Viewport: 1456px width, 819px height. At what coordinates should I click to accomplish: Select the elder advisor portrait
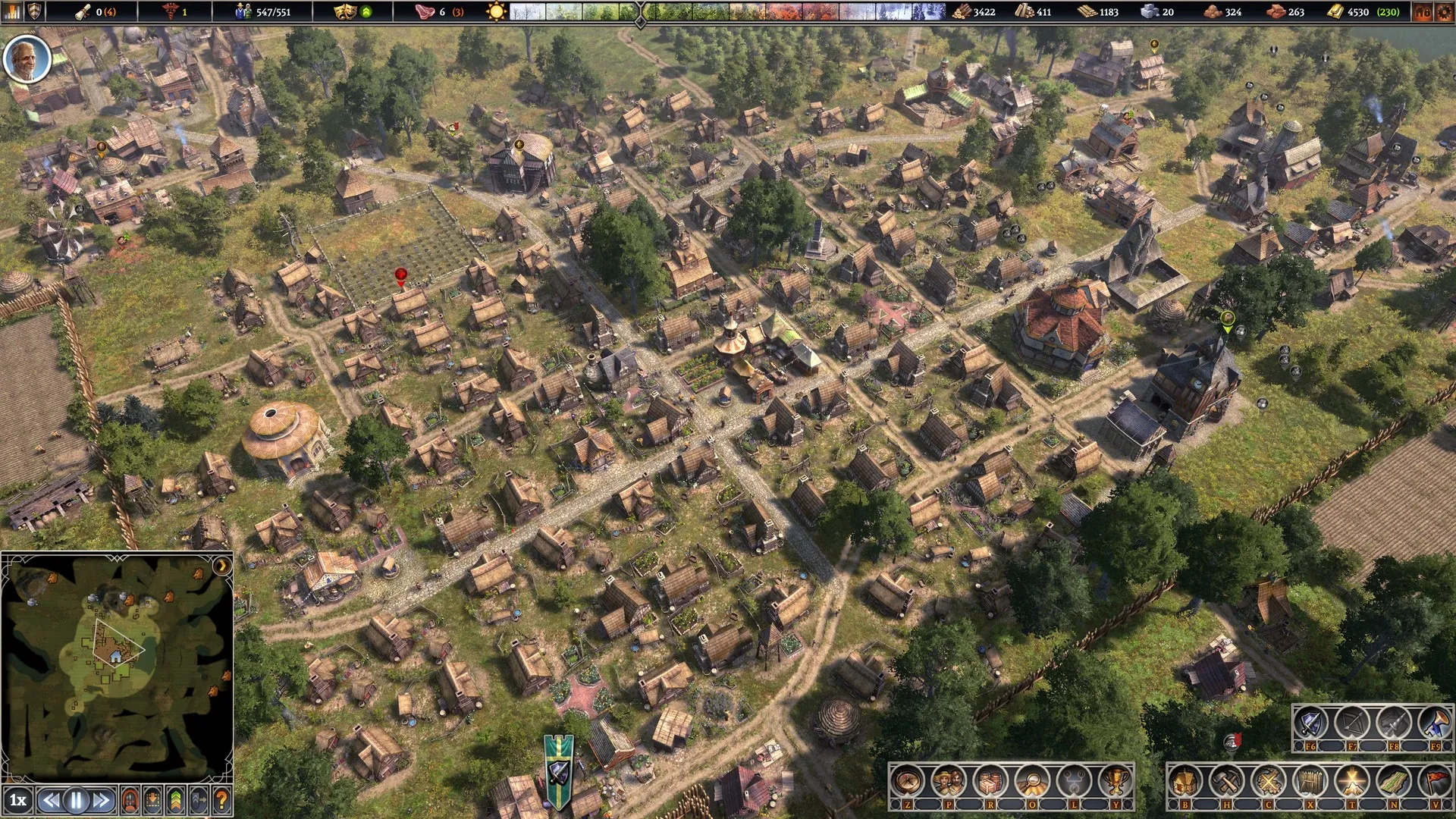pos(27,59)
